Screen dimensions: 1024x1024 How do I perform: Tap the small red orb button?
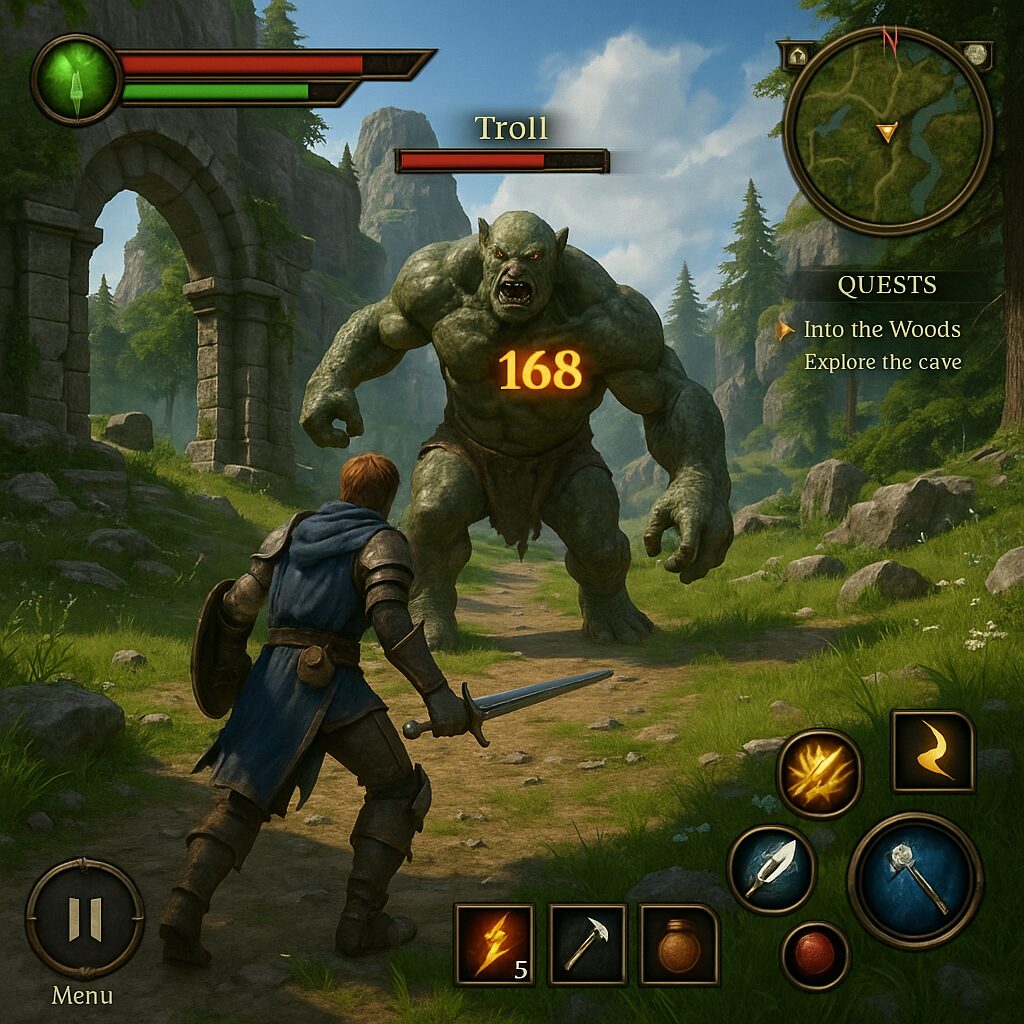point(815,955)
